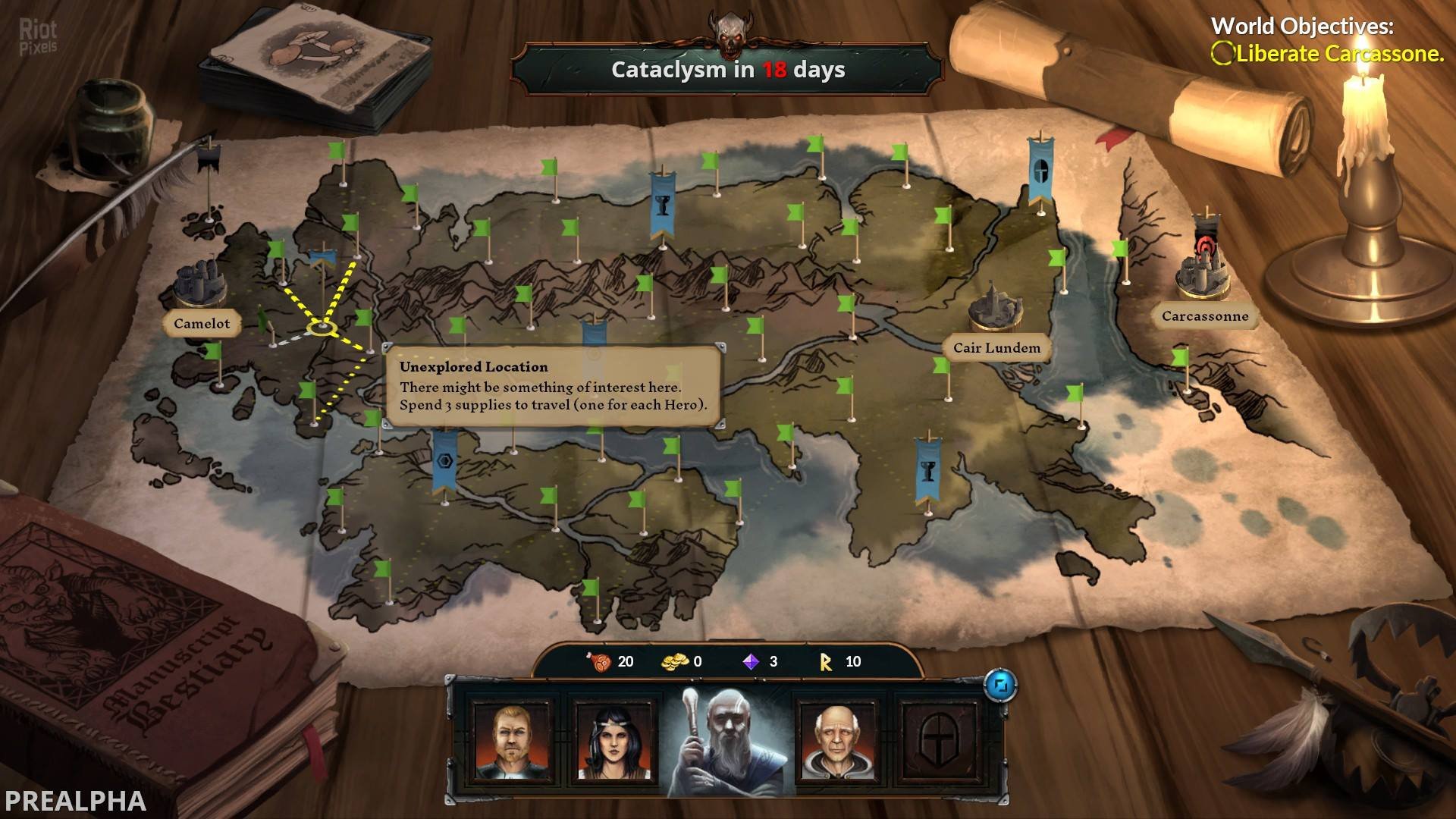This screenshot has height=819, width=1456.
Task: Select the dark-haired woman hero portrait
Action: coord(613,741)
